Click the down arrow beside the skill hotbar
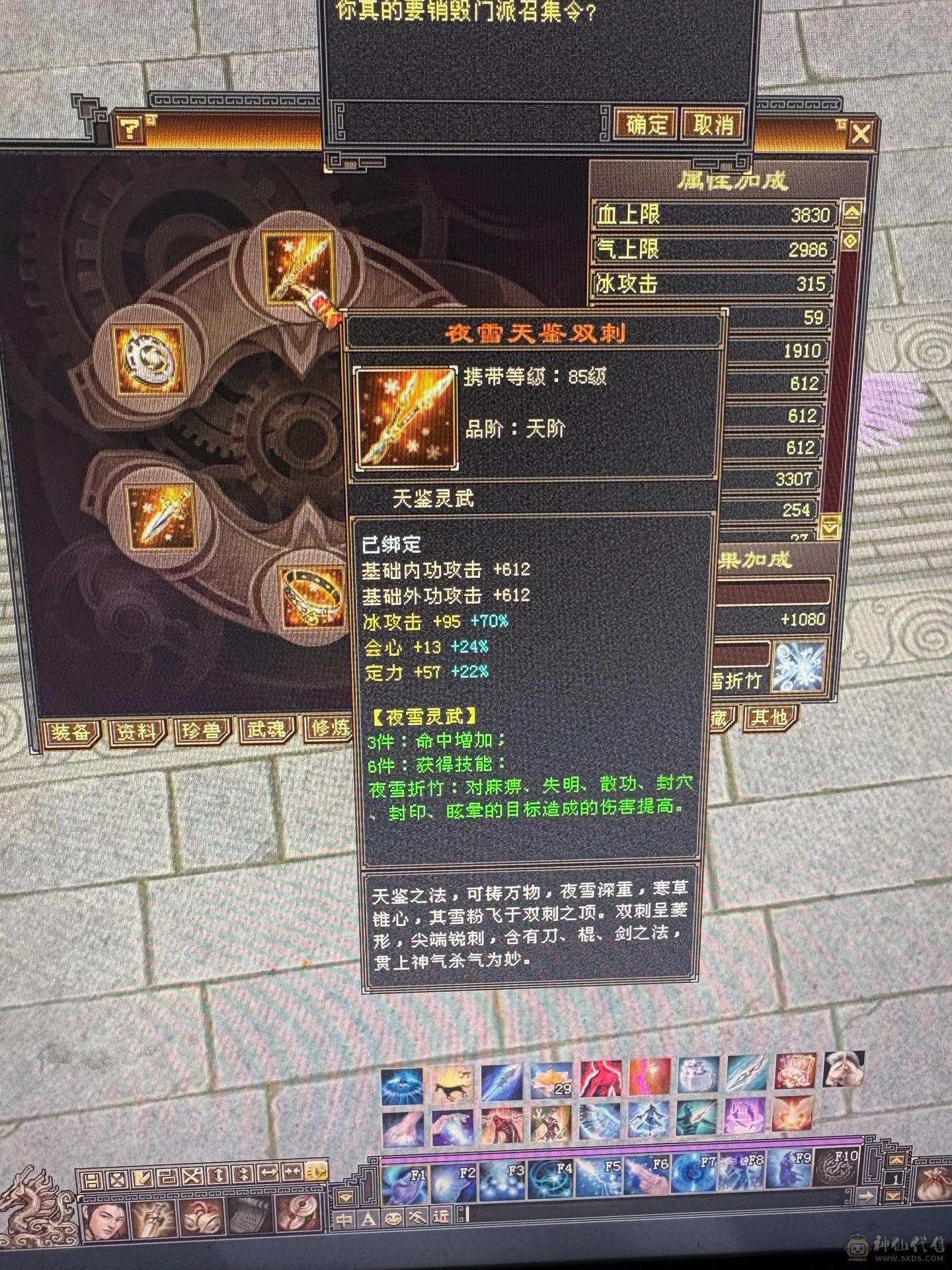 (x=893, y=1195)
